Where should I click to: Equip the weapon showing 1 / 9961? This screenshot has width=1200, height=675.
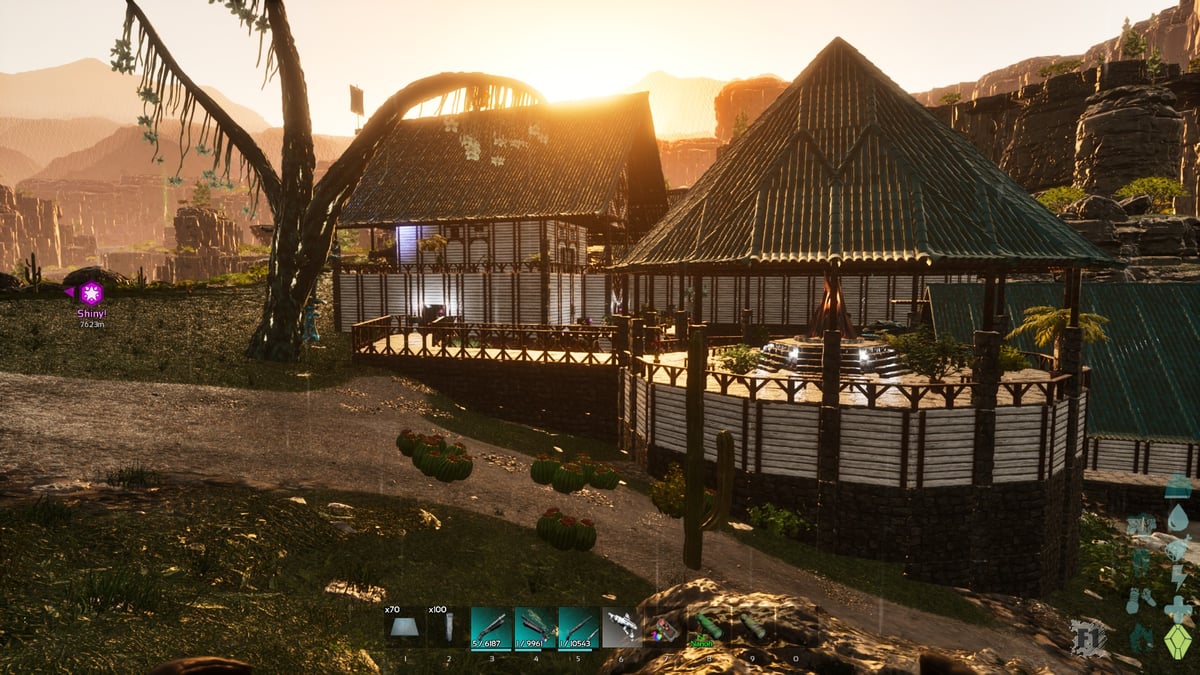pyautogui.click(x=535, y=628)
